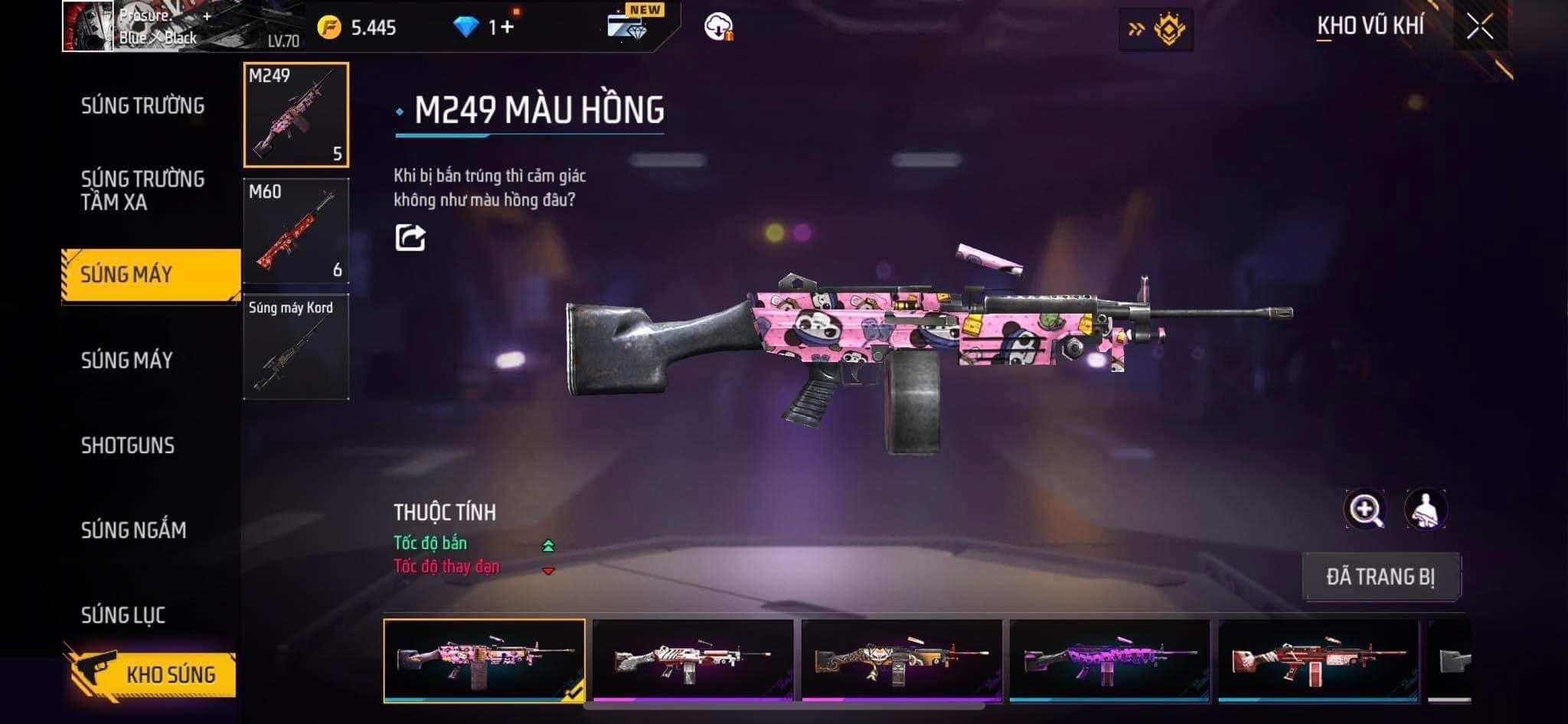Choose the M60 weapon tile
1568x724 pixels.
296,231
